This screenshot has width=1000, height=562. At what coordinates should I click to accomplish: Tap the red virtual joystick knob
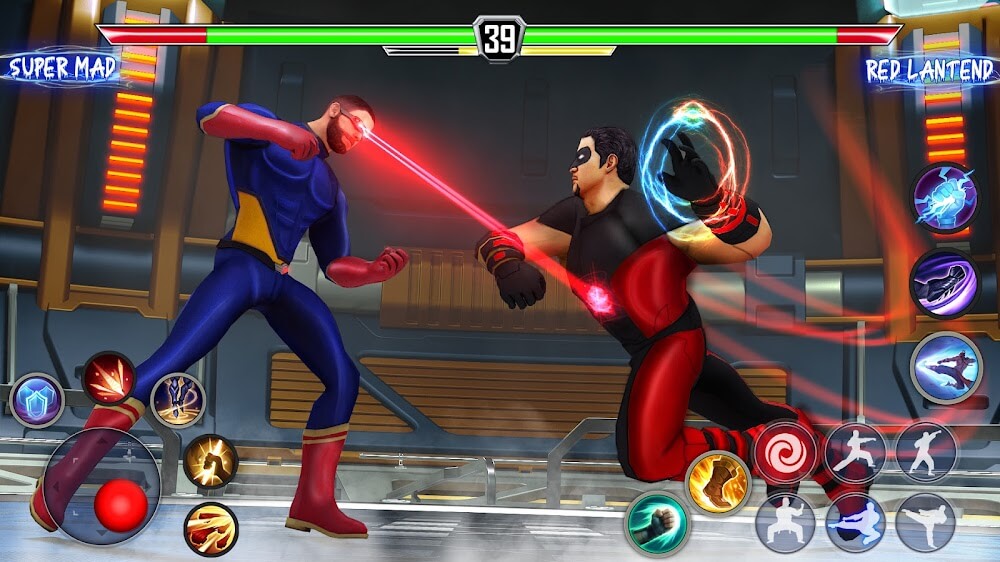[x=121, y=506]
